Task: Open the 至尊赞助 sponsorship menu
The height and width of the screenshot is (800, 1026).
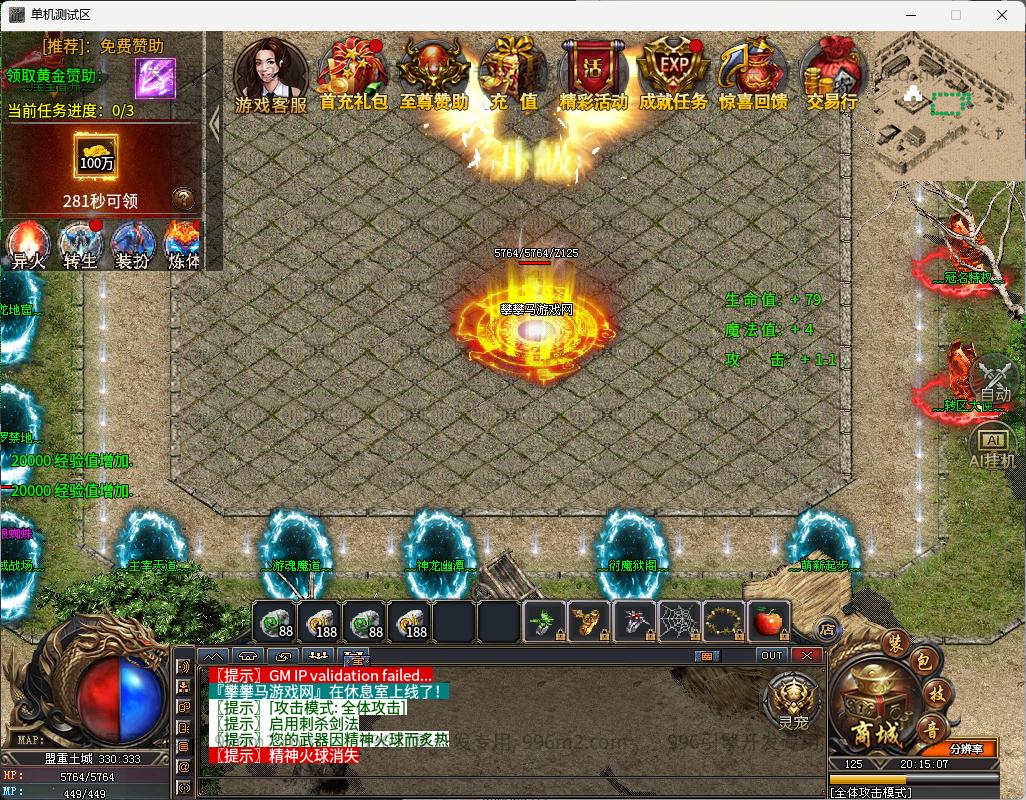Action: [434, 73]
